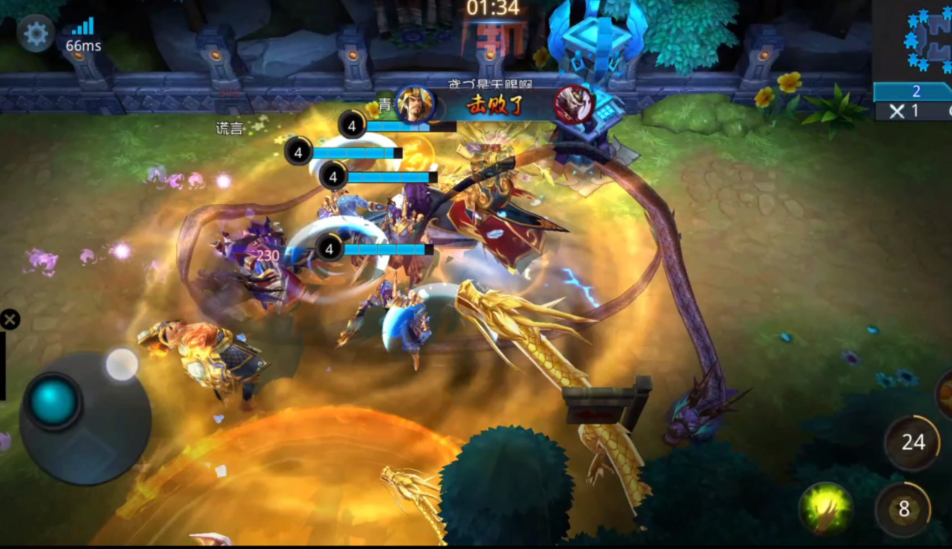Activate the skill on 8-second cooldown
This screenshot has height=549, width=952.
(x=903, y=509)
